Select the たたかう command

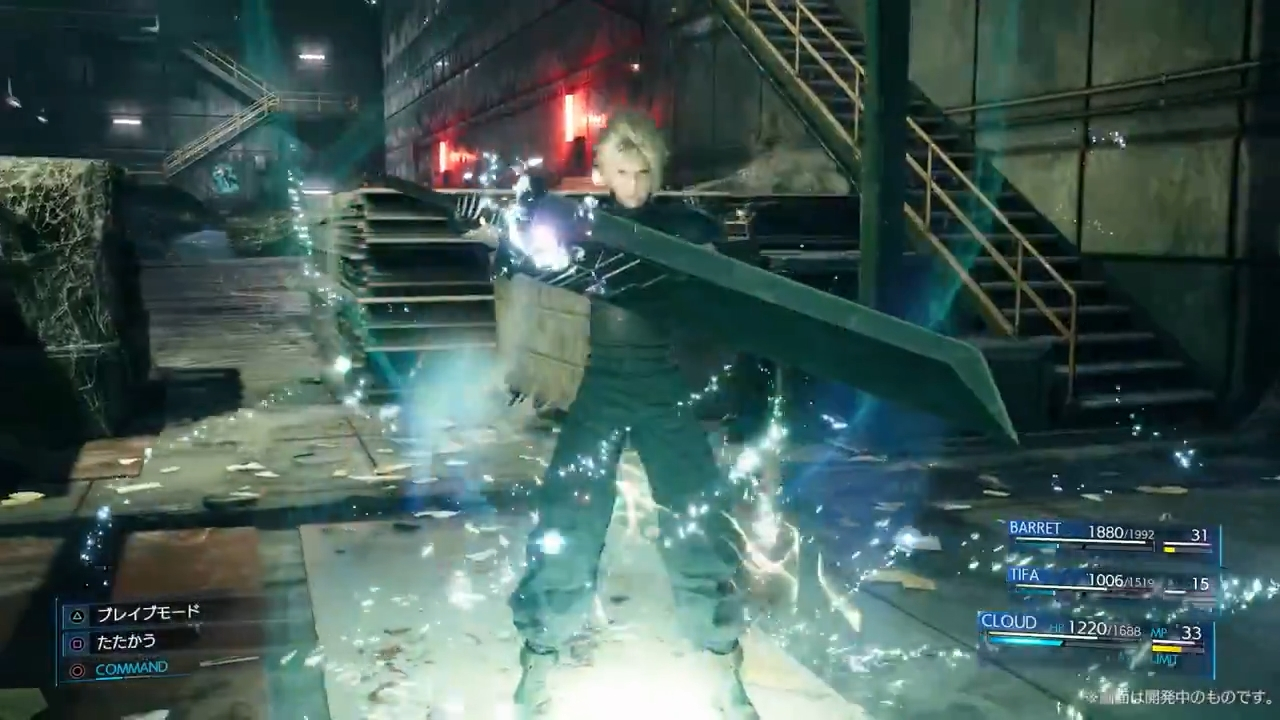coord(126,641)
